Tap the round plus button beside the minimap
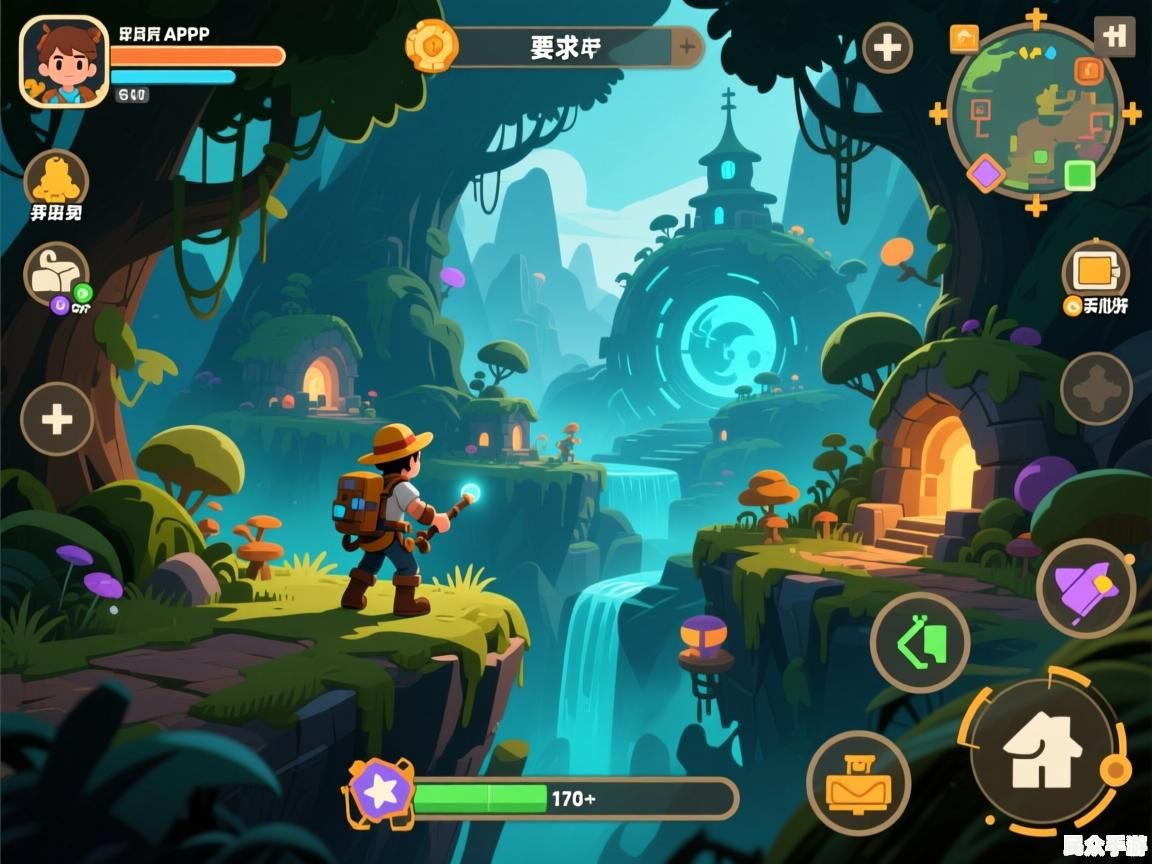The height and width of the screenshot is (864, 1152). 887,47
